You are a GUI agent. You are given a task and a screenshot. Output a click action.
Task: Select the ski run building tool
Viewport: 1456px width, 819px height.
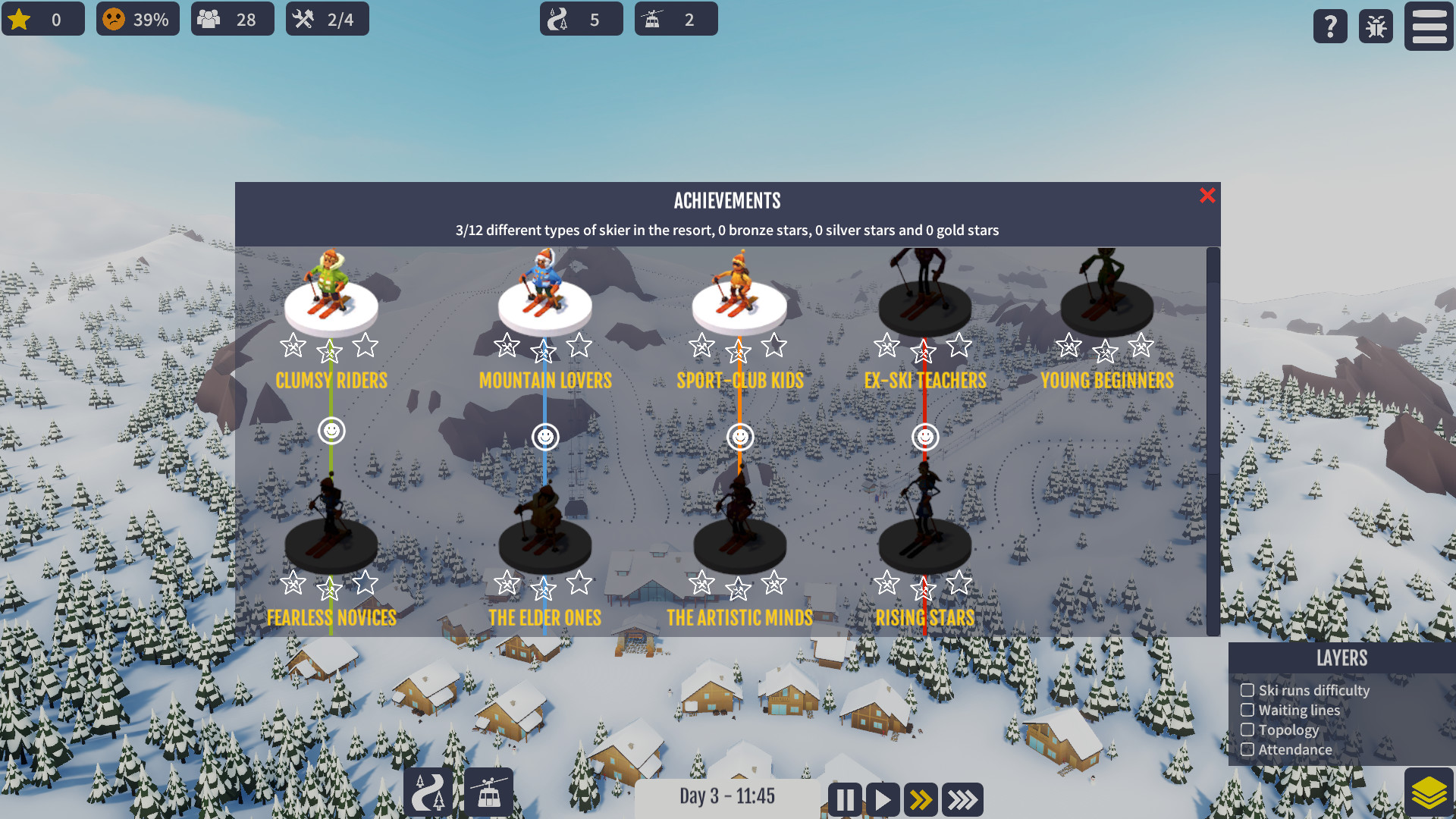(428, 792)
